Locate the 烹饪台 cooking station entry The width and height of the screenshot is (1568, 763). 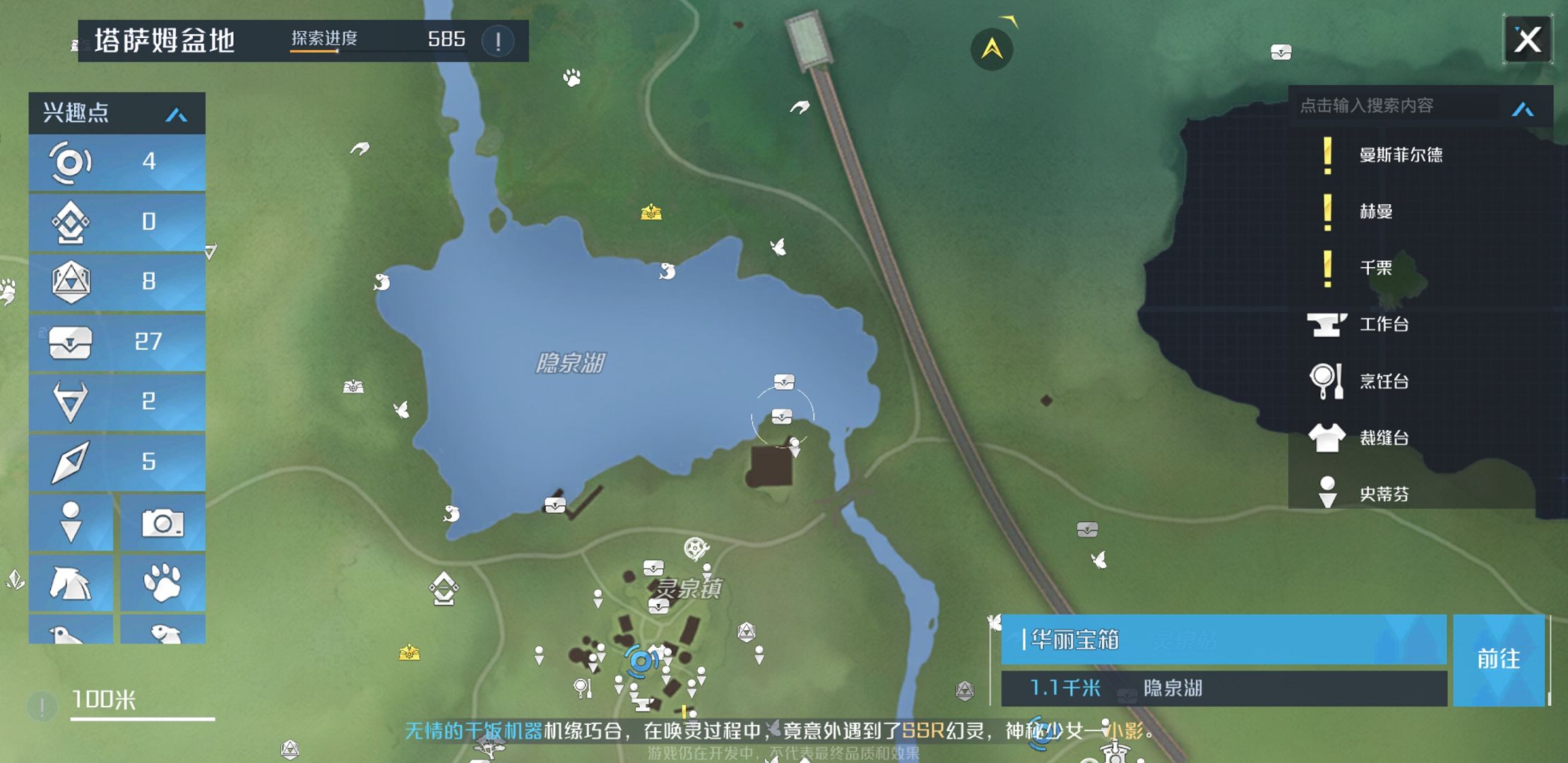coord(1384,381)
